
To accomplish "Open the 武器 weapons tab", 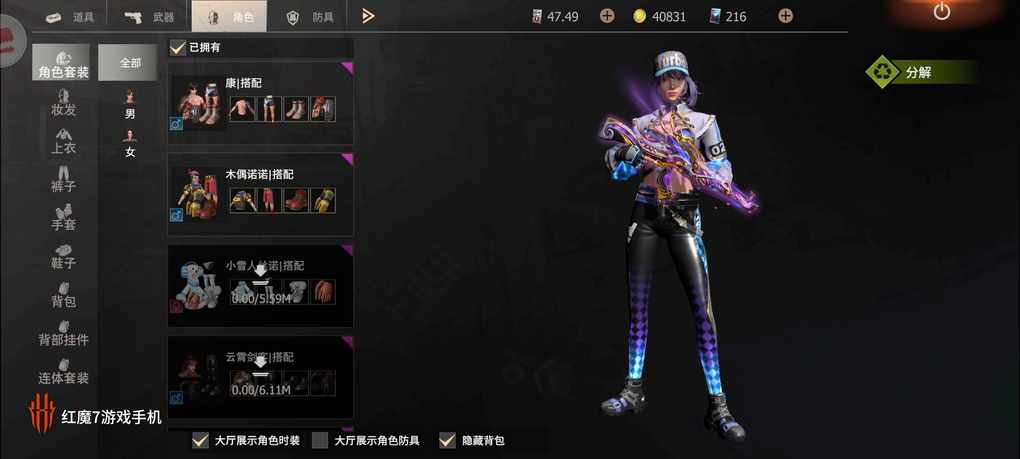I will pos(148,16).
